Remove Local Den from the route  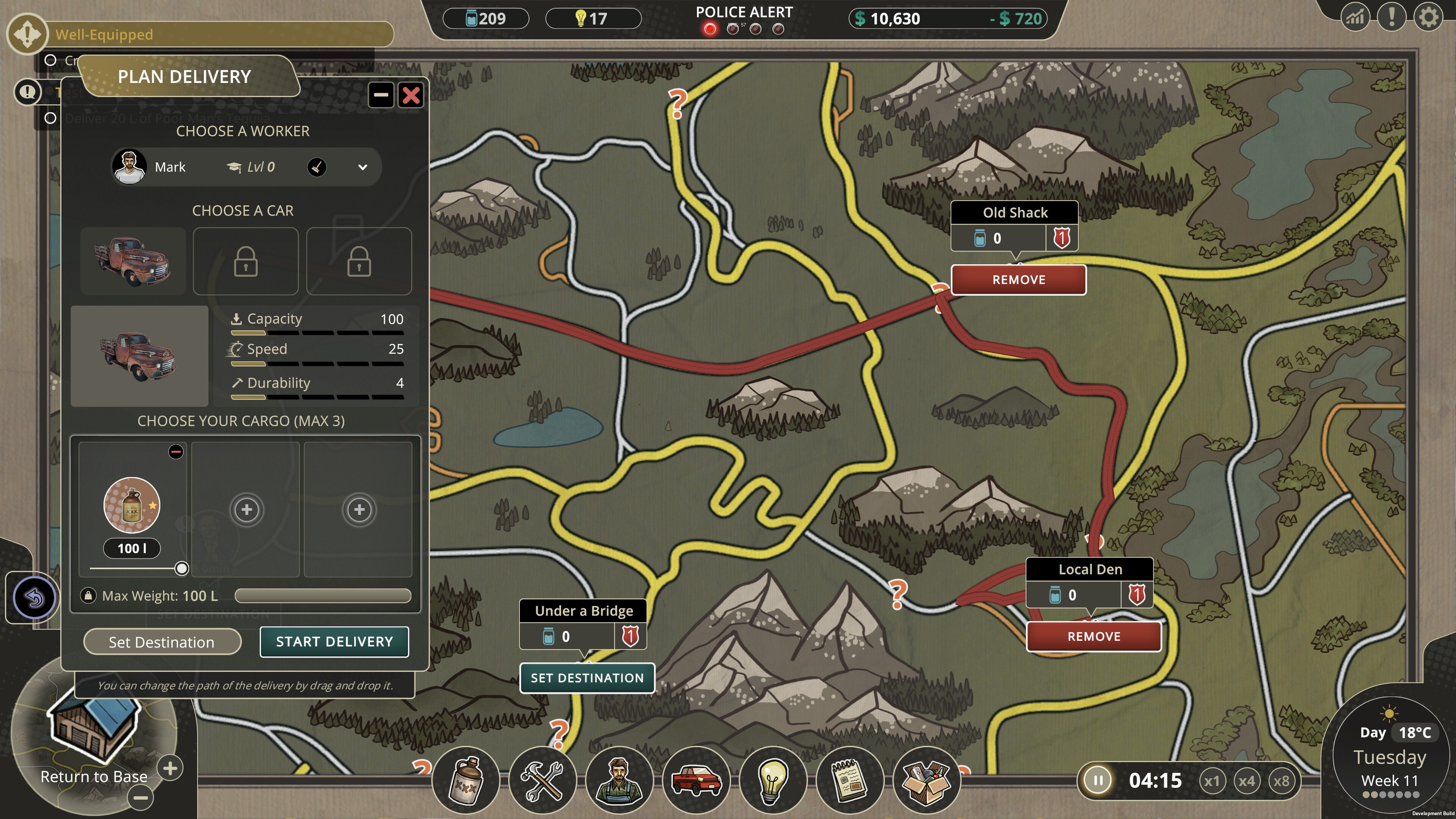point(1094,637)
